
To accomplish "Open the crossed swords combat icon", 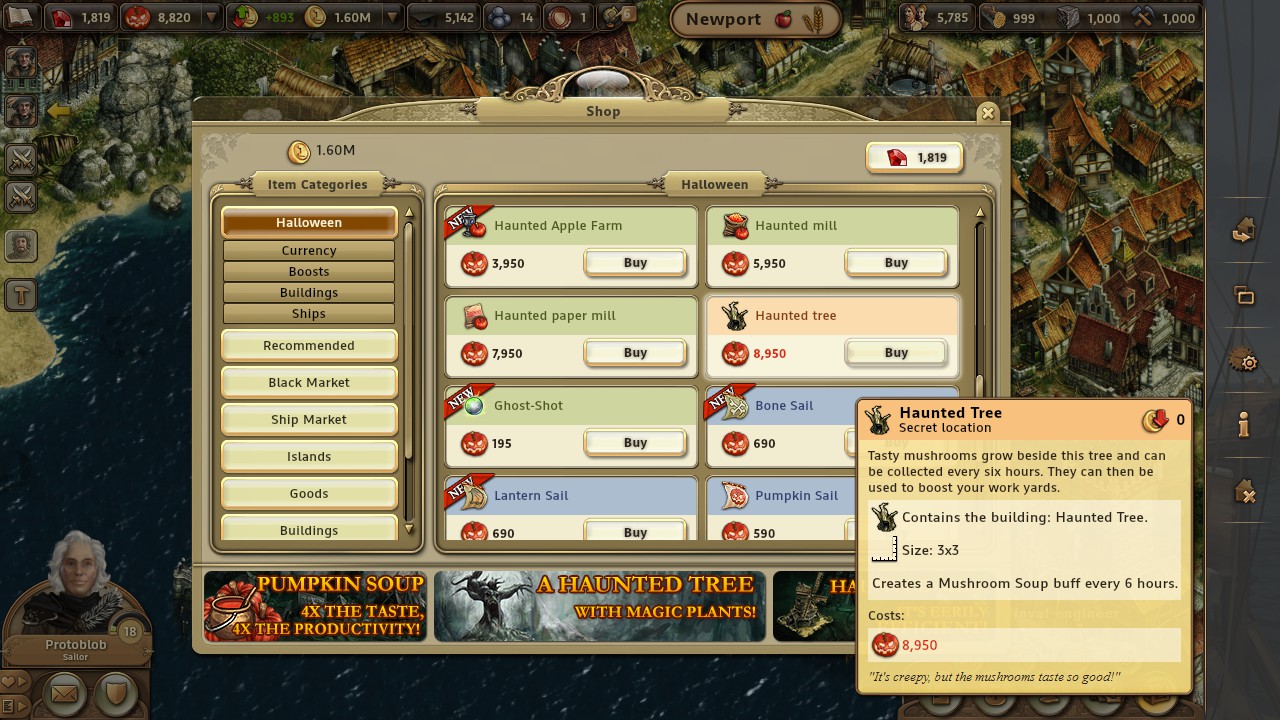I will (20, 160).
